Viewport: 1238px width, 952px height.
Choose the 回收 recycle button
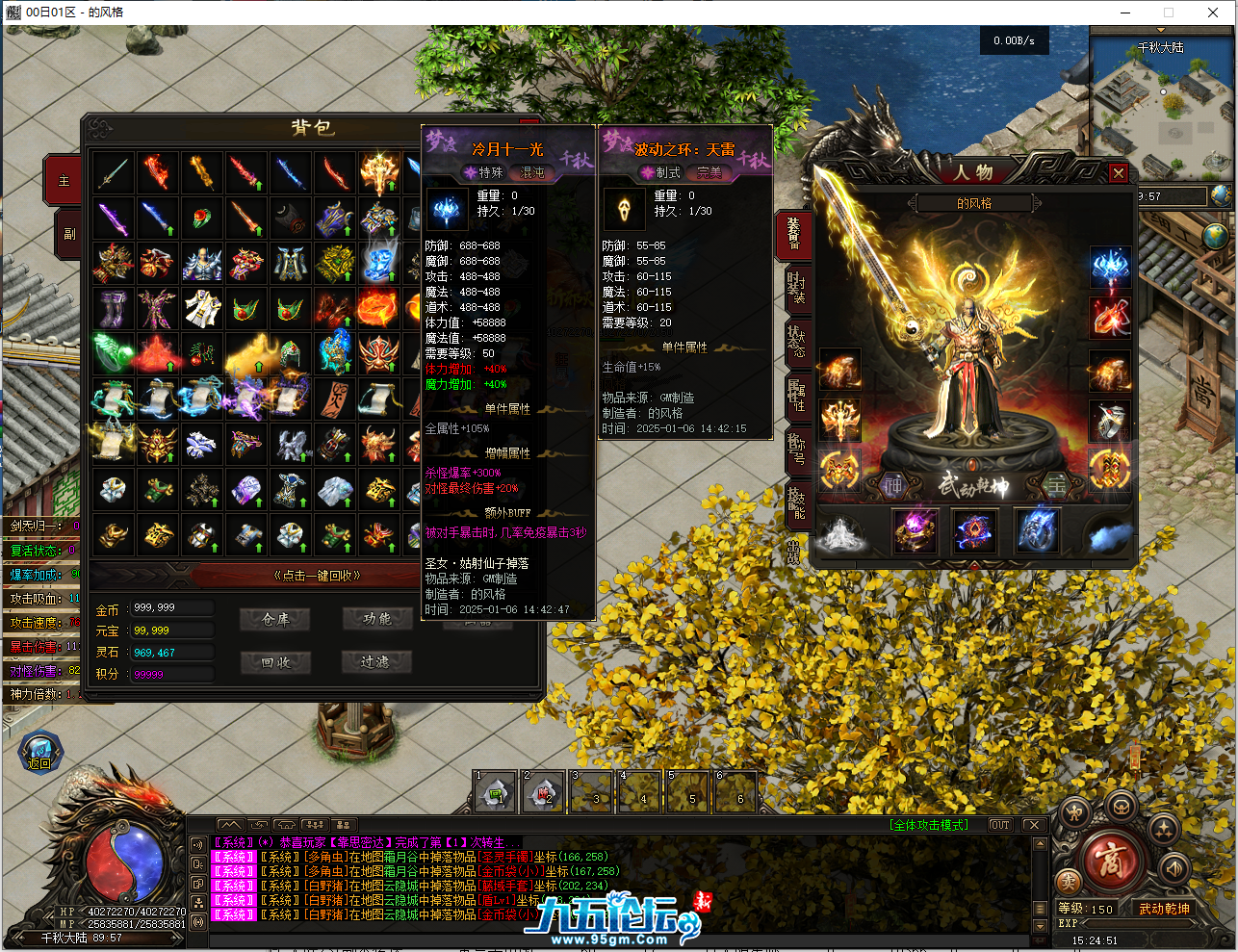point(275,662)
